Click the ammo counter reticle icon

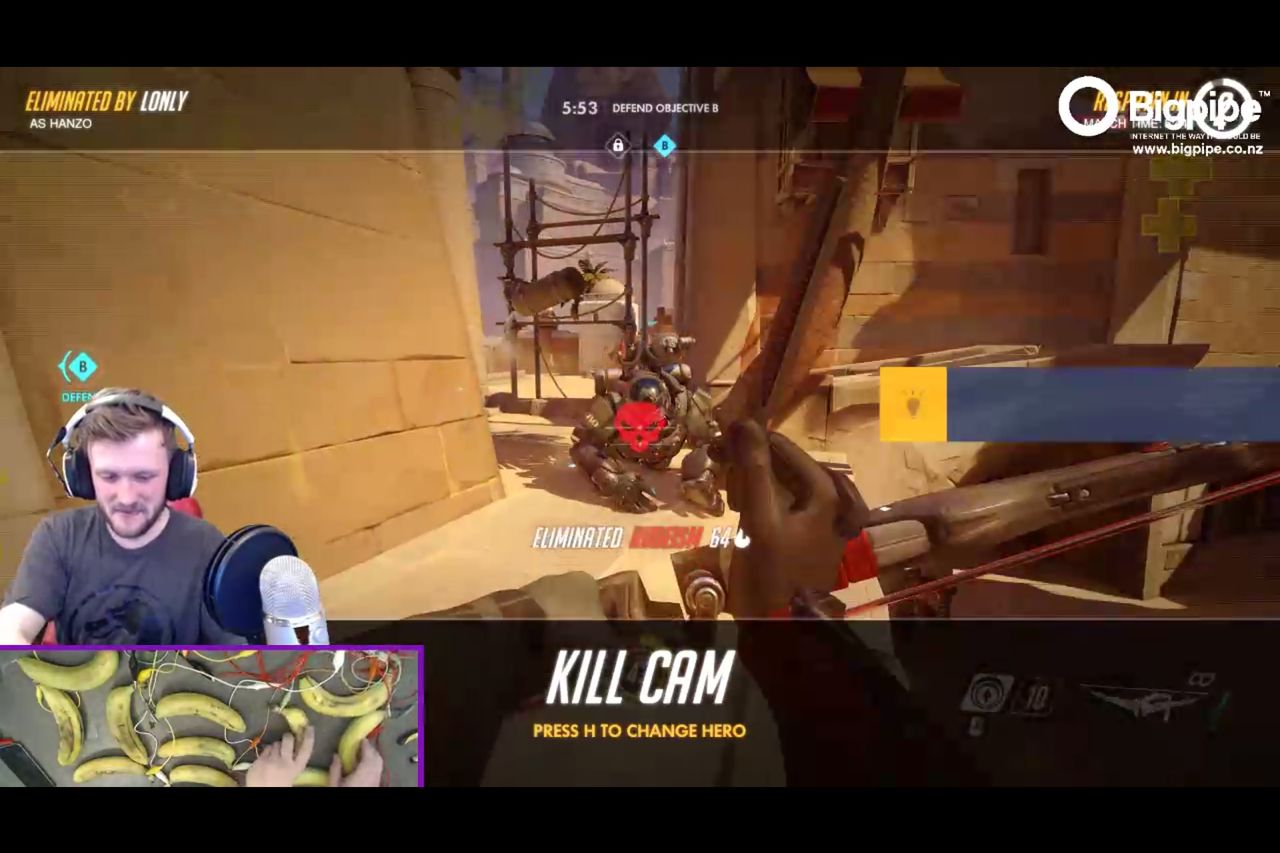pyautogui.click(x=985, y=692)
